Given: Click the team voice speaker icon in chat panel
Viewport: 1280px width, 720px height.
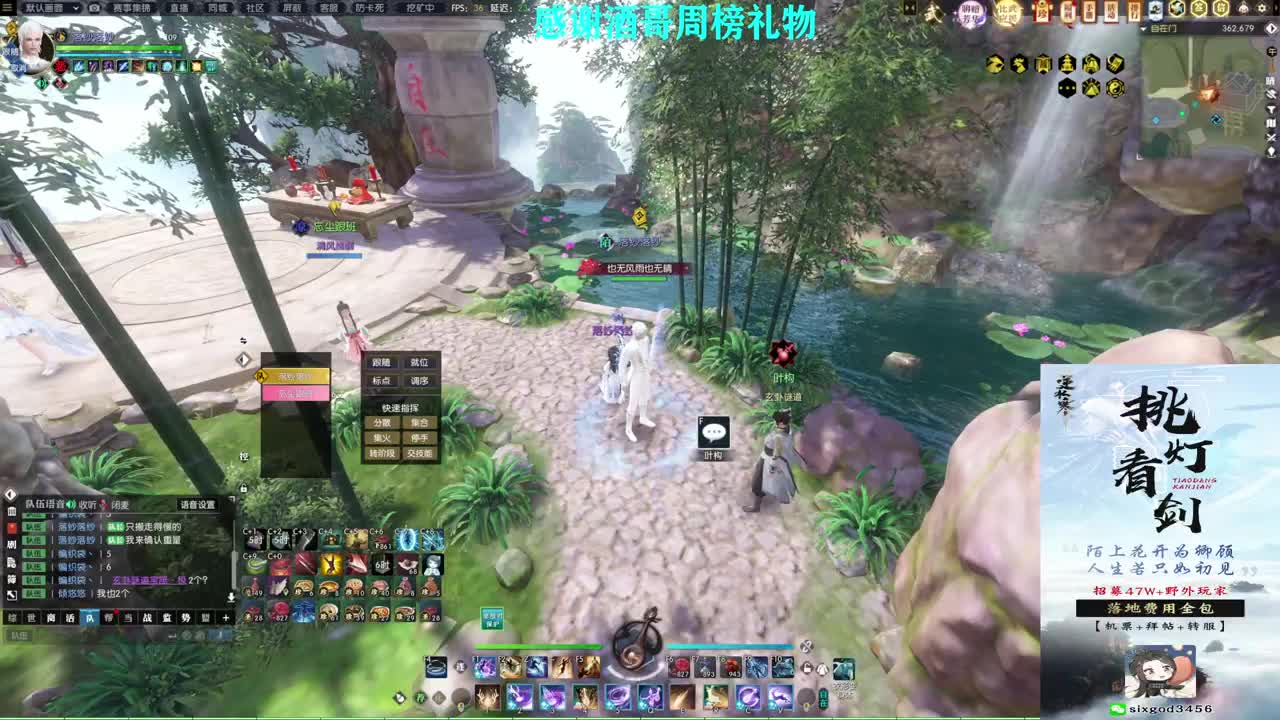Looking at the screenshot, I should tap(70, 505).
